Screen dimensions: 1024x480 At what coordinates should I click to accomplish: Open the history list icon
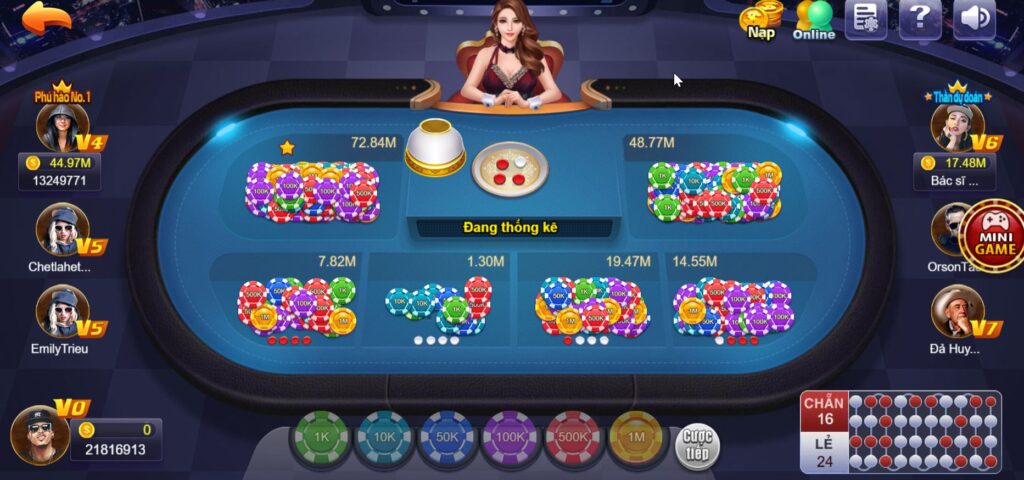866,19
